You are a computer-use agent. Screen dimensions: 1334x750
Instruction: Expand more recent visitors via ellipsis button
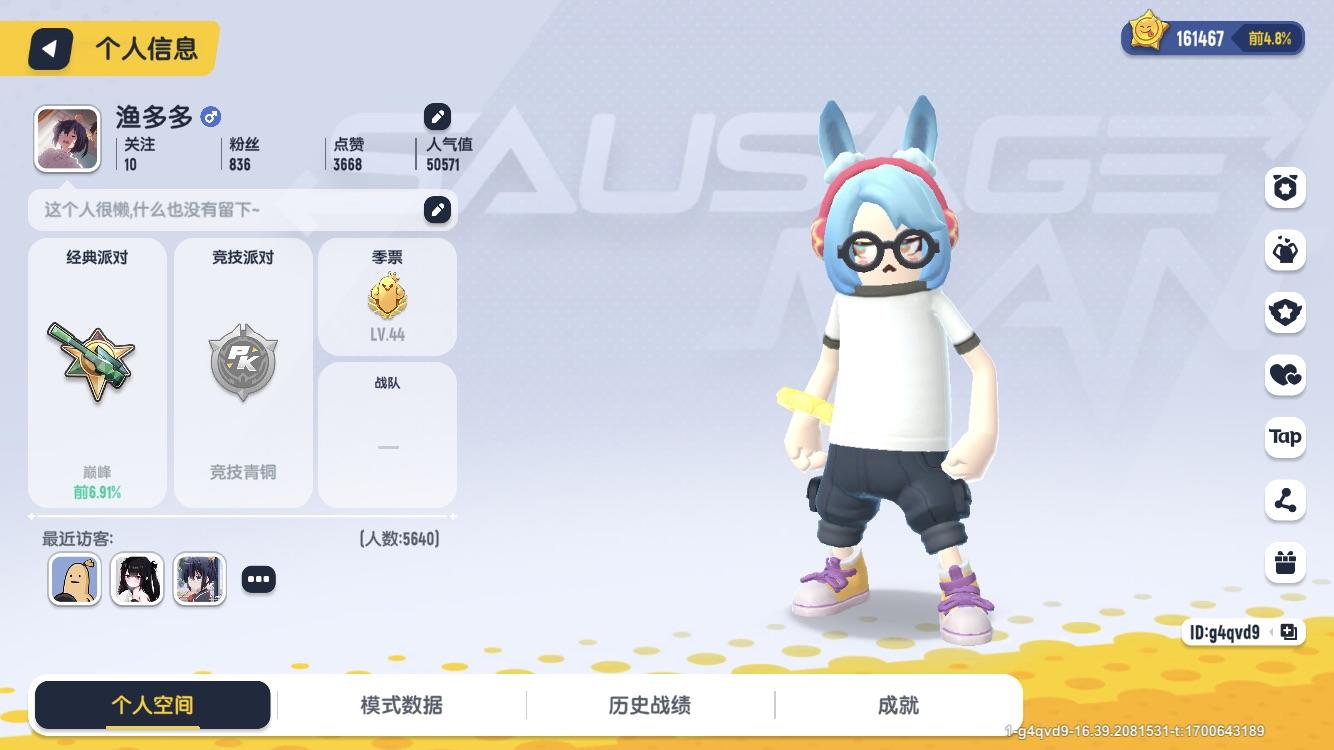click(x=258, y=579)
